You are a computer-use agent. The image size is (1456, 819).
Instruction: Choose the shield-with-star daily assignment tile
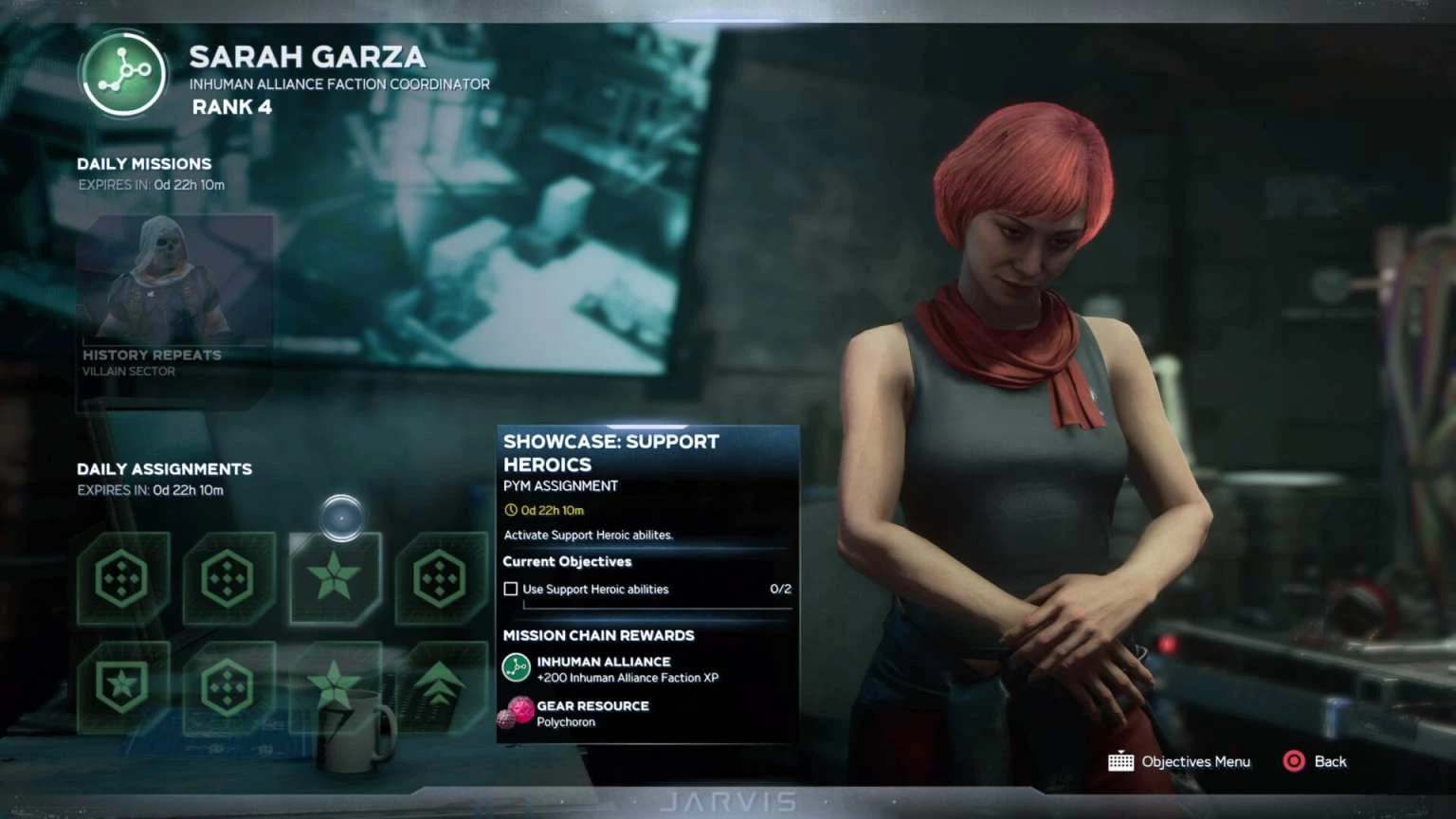click(x=123, y=686)
